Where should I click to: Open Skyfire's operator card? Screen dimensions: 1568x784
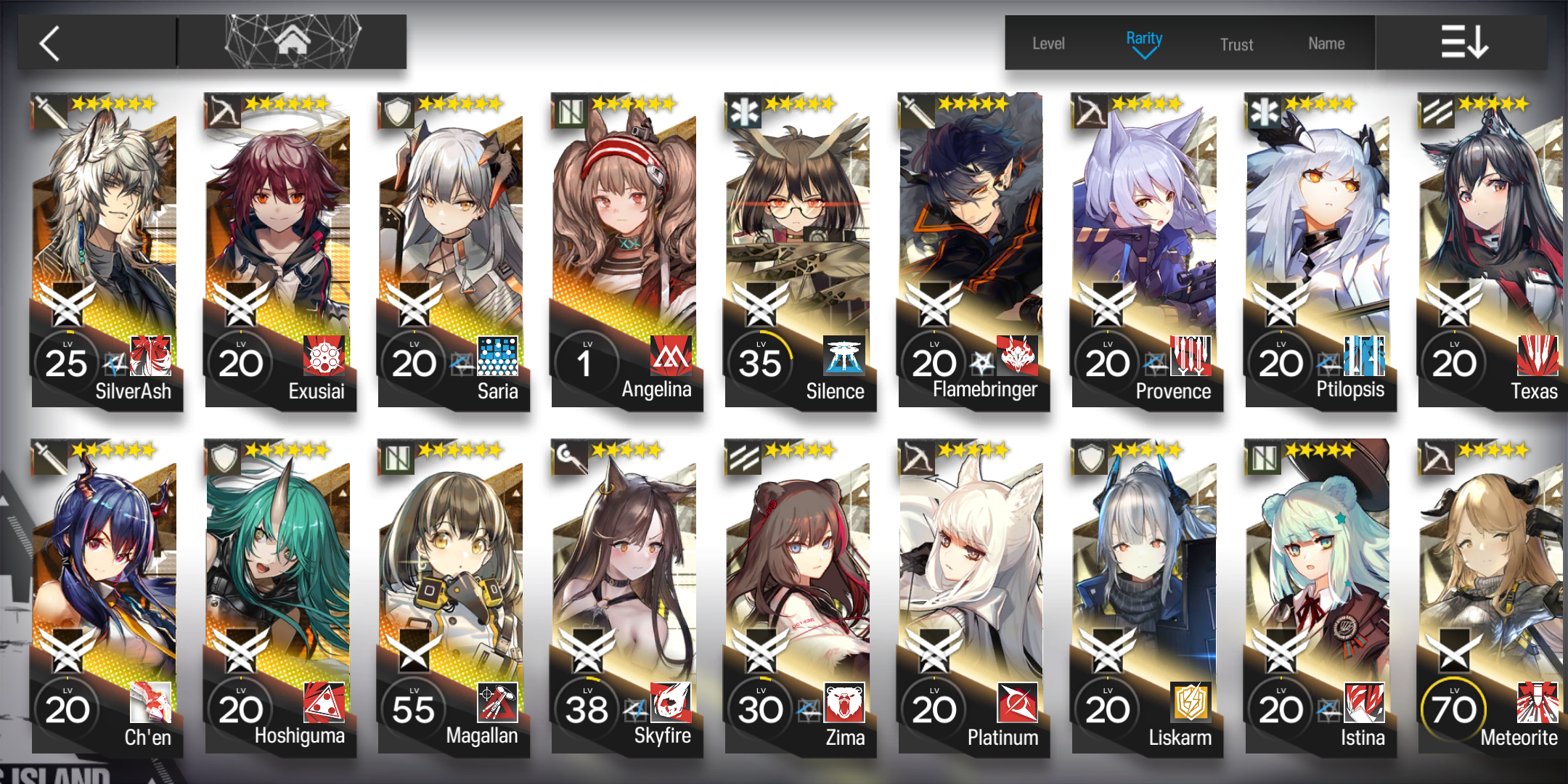coord(626,597)
